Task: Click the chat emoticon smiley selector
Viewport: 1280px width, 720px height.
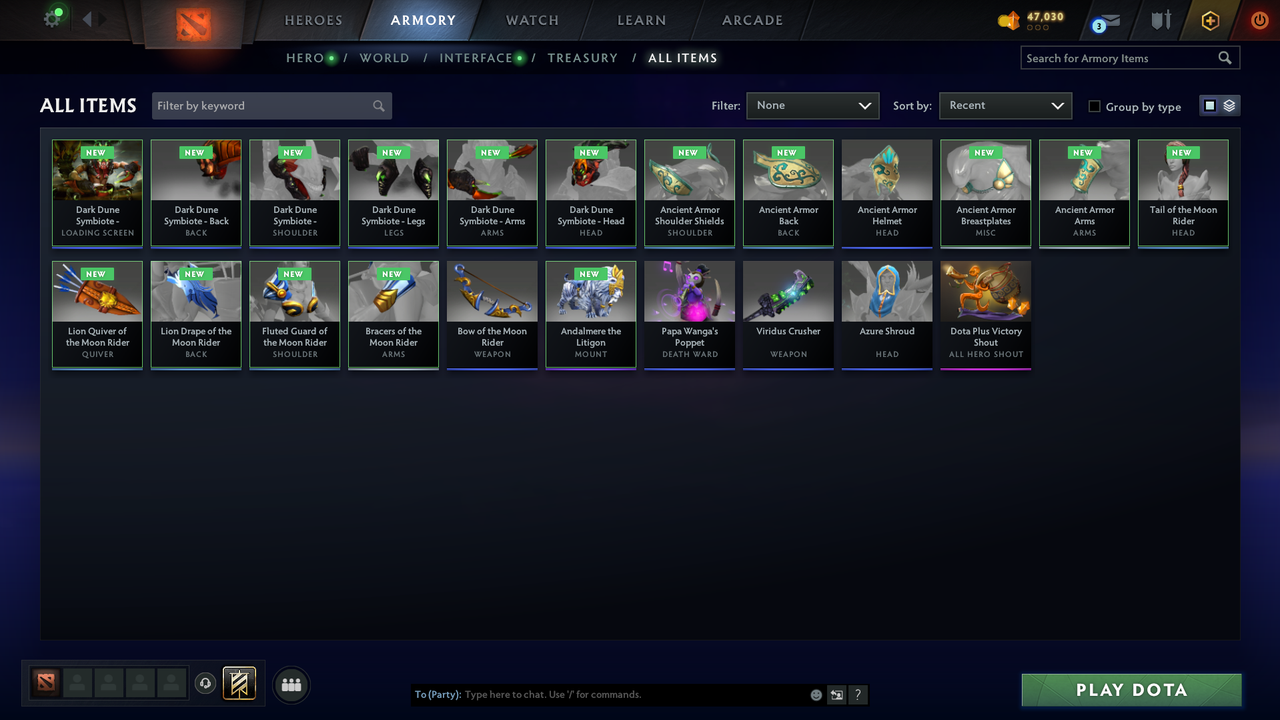Action: 815,694
